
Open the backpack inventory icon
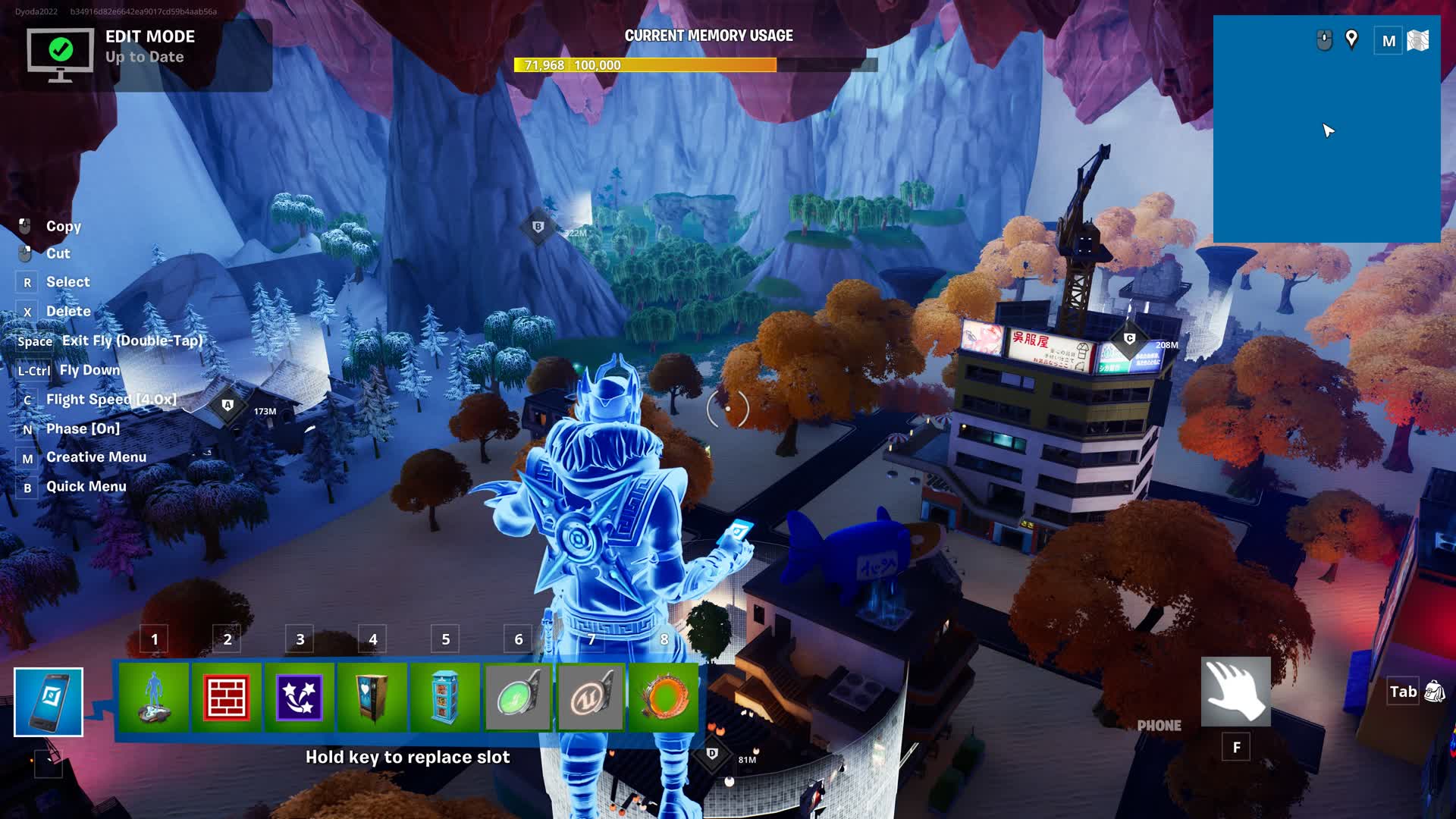[1435, 692]
